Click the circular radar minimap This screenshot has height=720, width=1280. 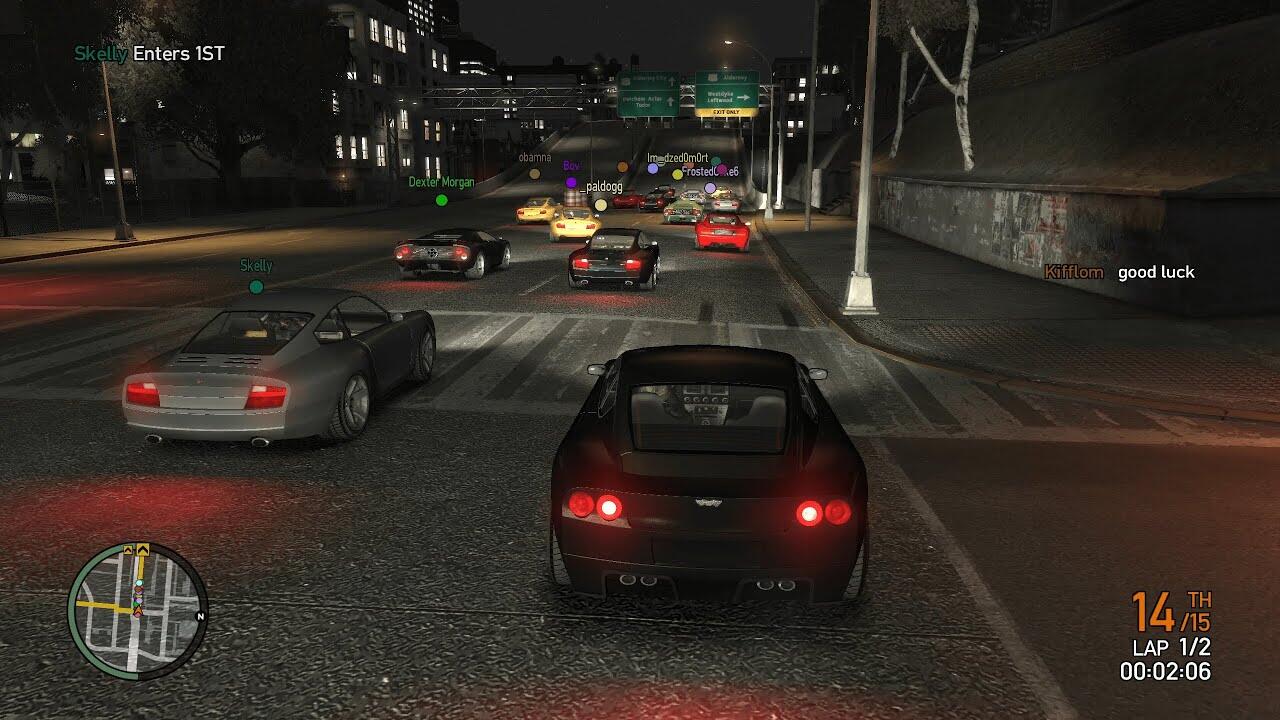click(138, 610)
